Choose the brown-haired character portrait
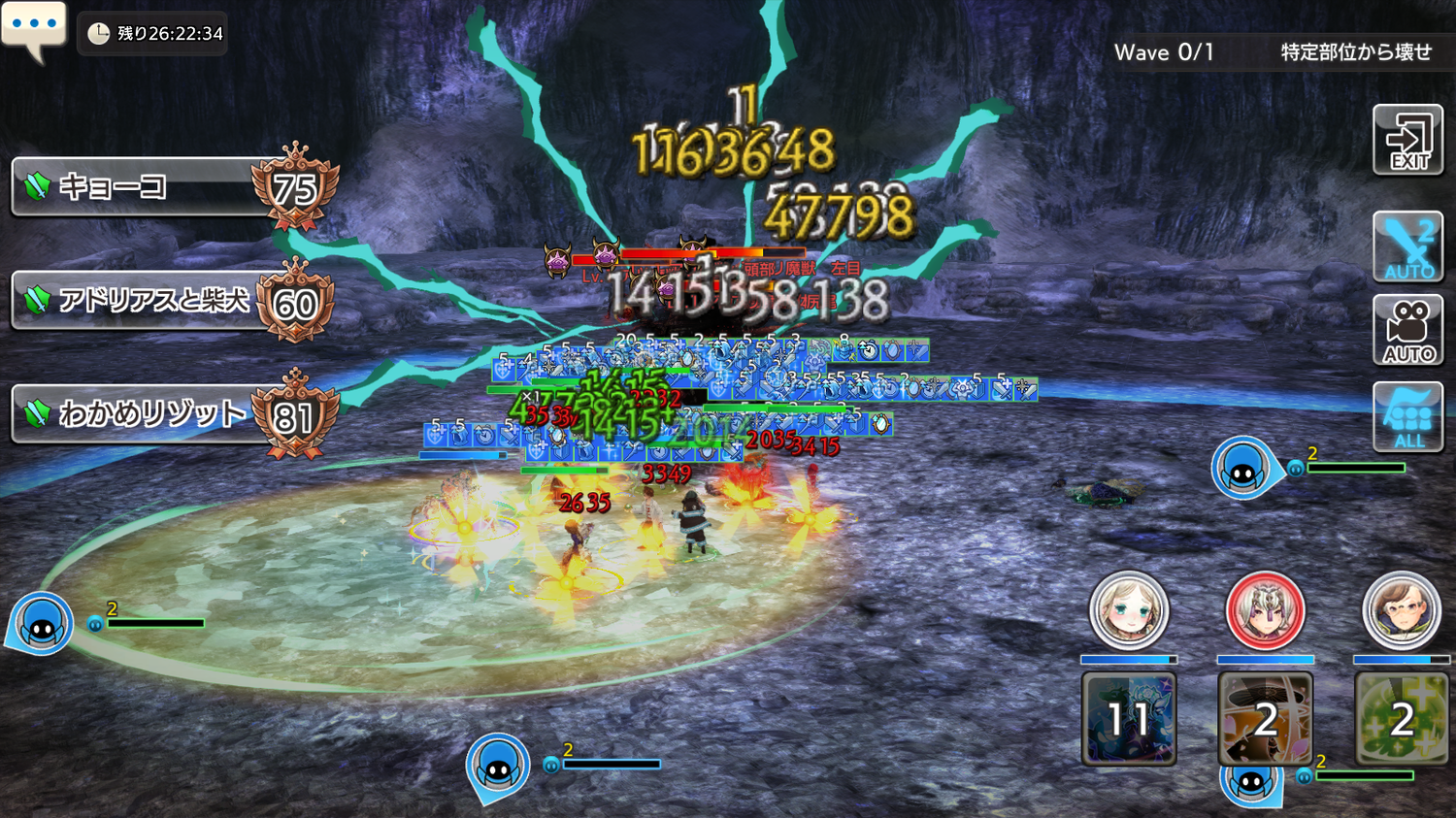This screenshot has height=818, width=1456. coord(1401,610)
